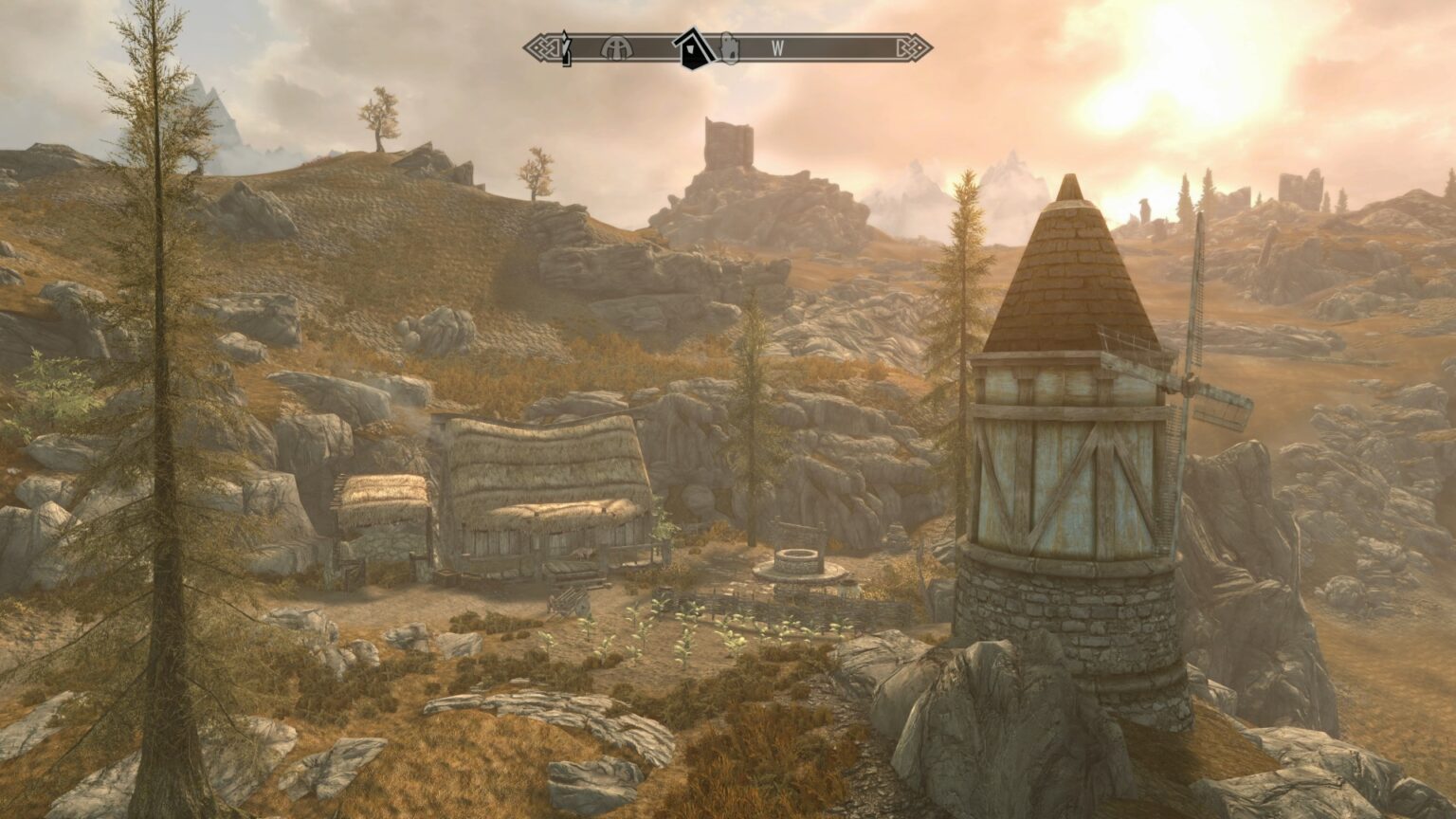This screenshot has width=1456, height=819.
Task: Click the fort ruin marker on the compass
Action: point(730,49)
